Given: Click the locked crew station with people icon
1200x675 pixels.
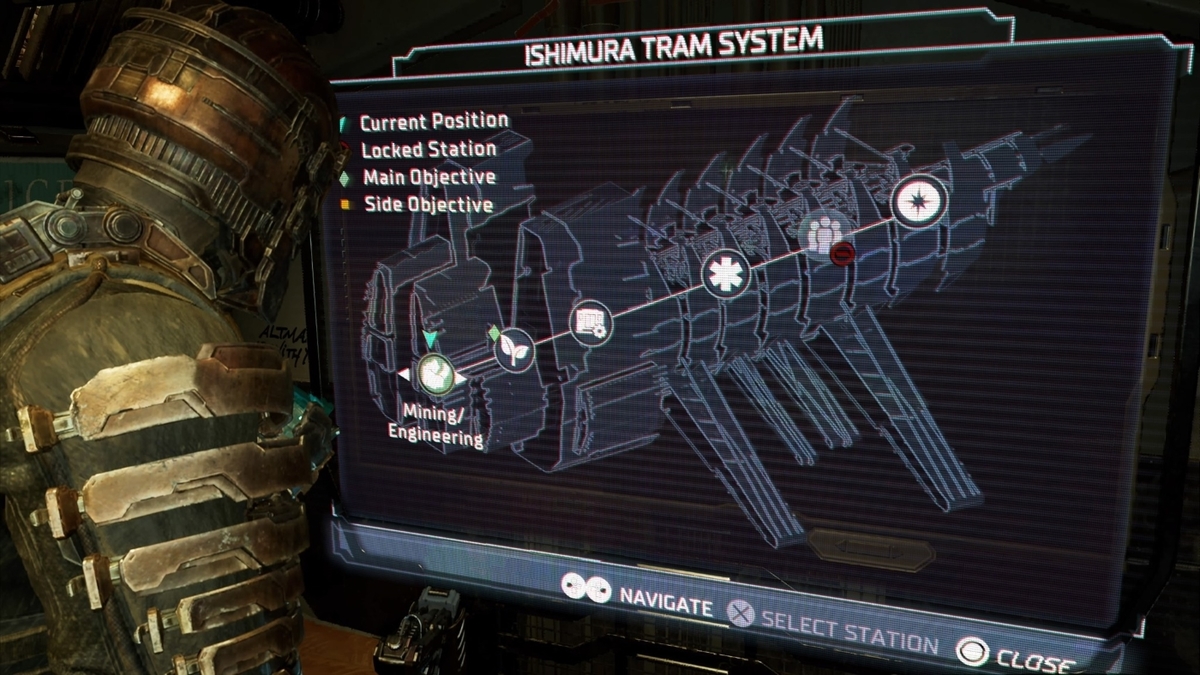Looking at the screenshot, I should [x=822, y=236].
